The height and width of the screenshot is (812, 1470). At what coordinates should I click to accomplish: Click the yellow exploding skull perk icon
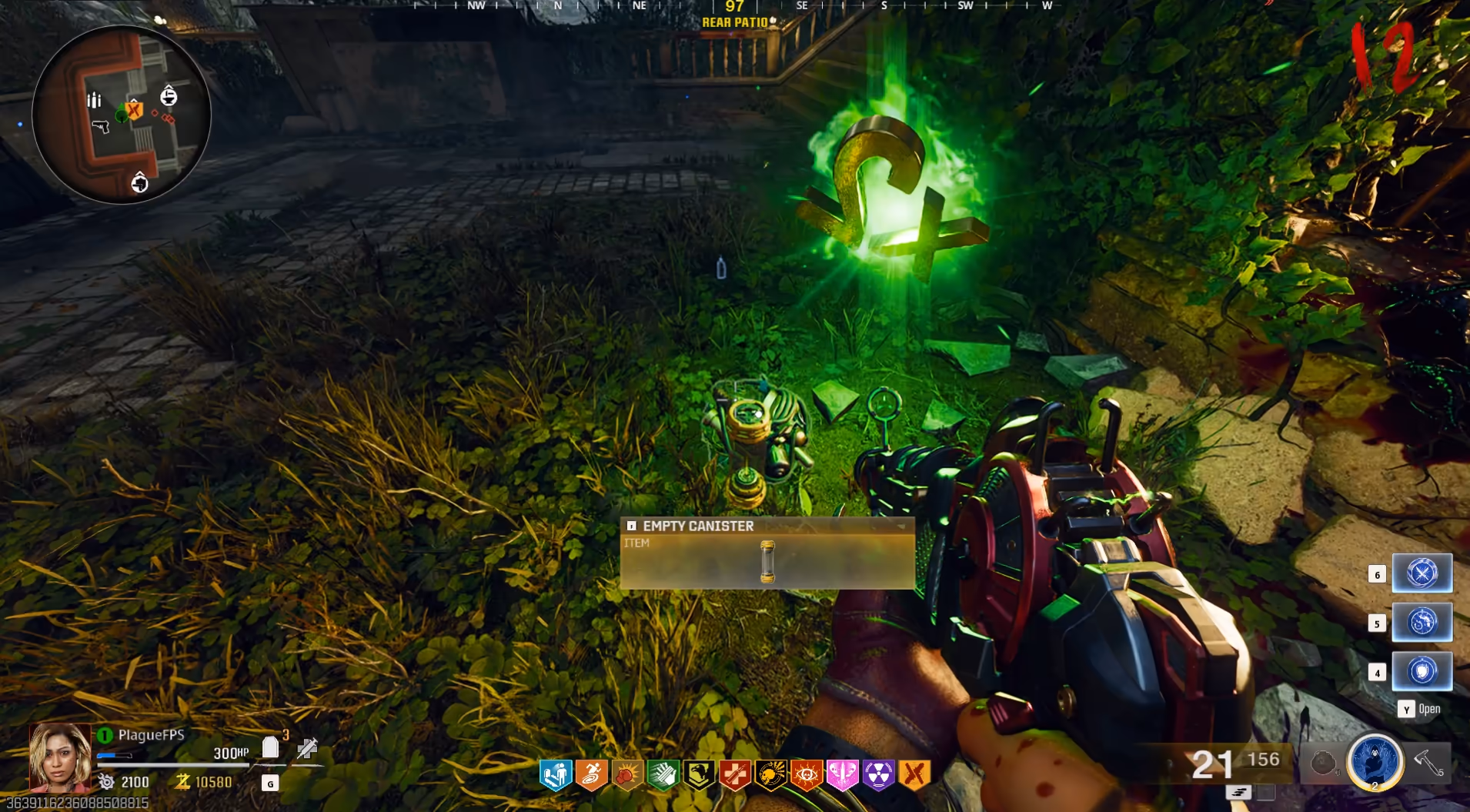[x=770, y=775]
